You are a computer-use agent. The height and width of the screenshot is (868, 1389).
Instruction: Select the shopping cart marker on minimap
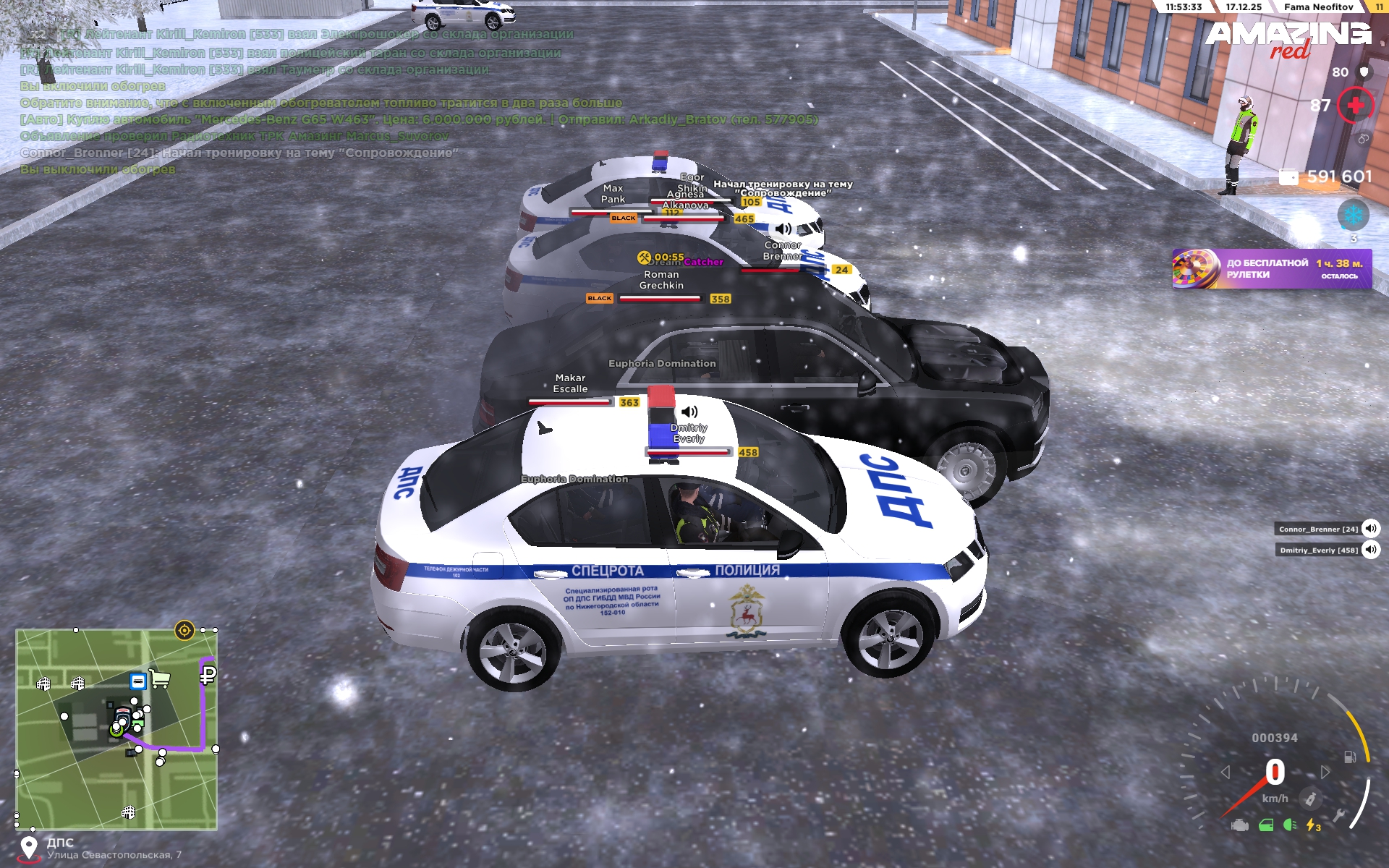(160, 679)
